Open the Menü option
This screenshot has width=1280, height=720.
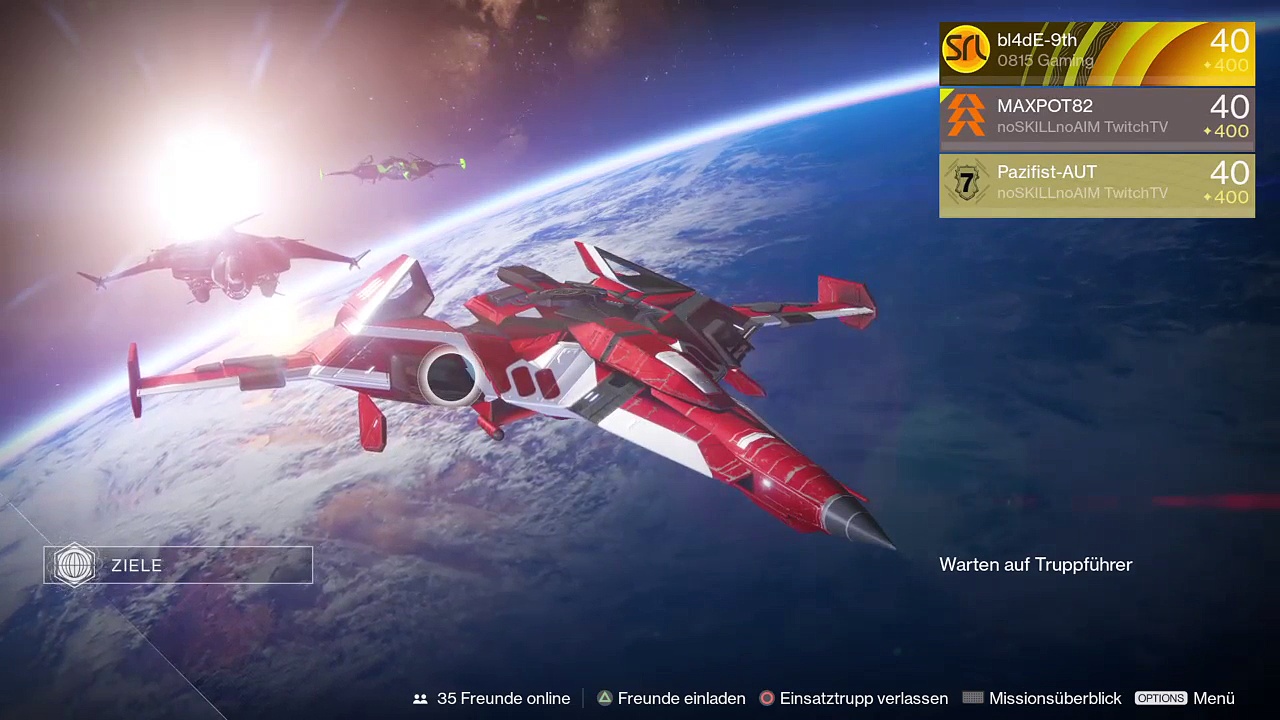coord(1185,698)
